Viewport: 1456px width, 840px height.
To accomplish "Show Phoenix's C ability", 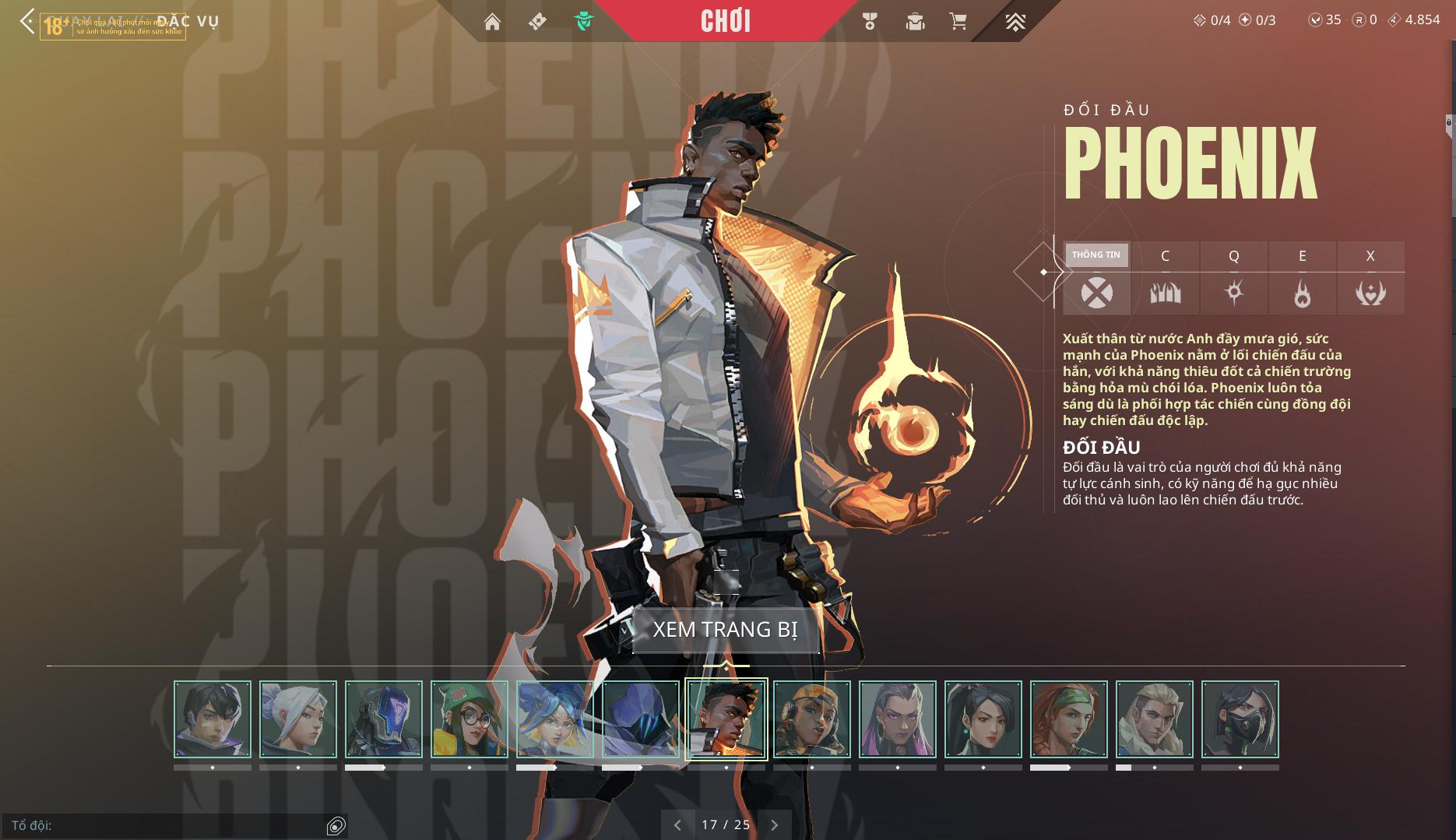I will click(x=1165, y=293).
